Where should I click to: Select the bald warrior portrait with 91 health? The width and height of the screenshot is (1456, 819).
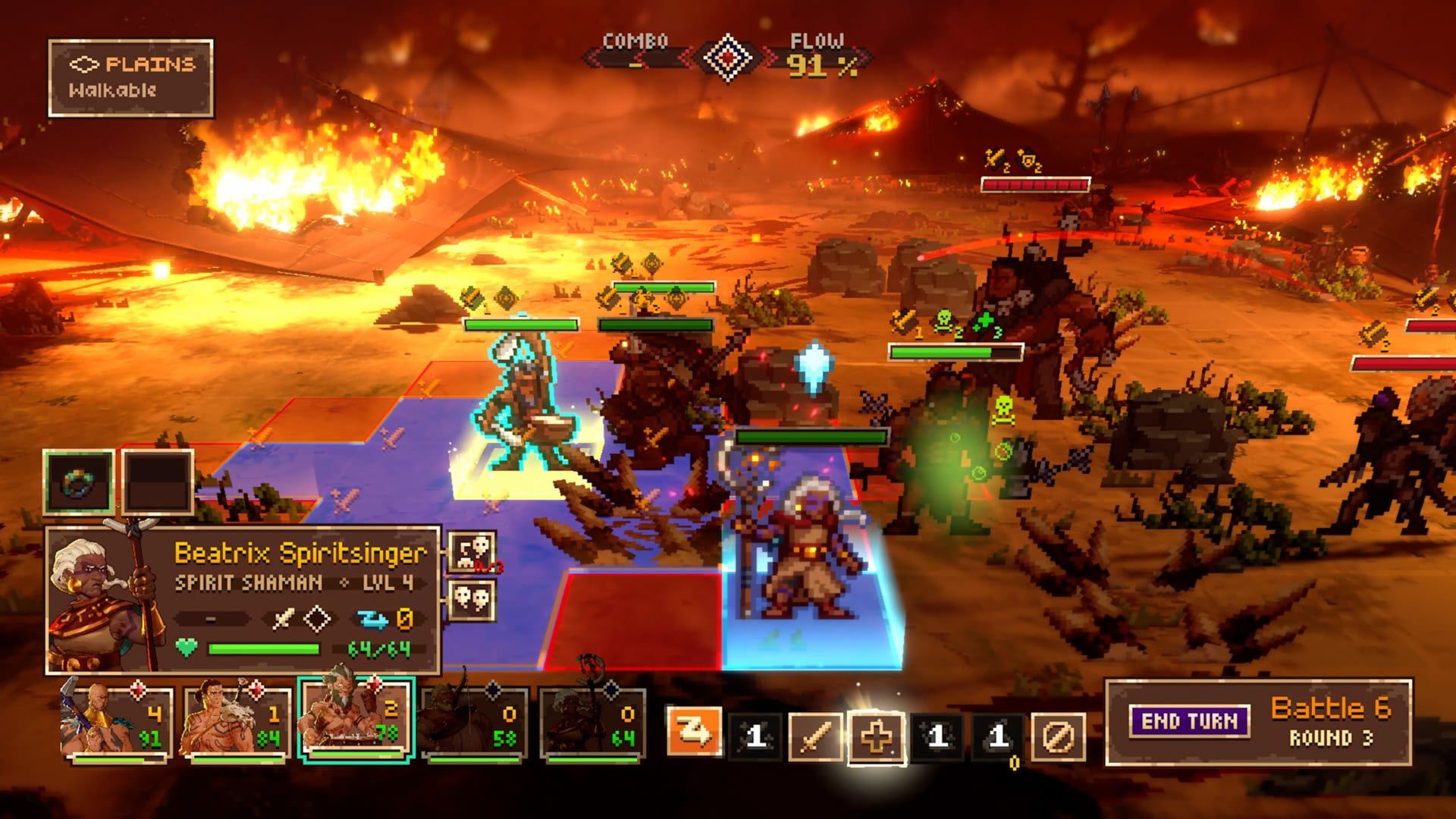click(118, 722)
